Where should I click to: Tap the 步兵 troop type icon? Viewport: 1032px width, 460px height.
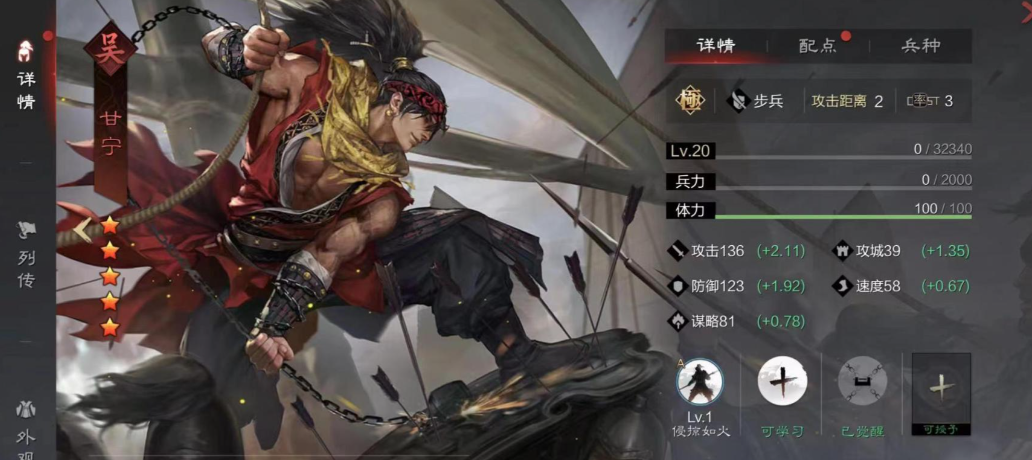click(x=740, y=100)
